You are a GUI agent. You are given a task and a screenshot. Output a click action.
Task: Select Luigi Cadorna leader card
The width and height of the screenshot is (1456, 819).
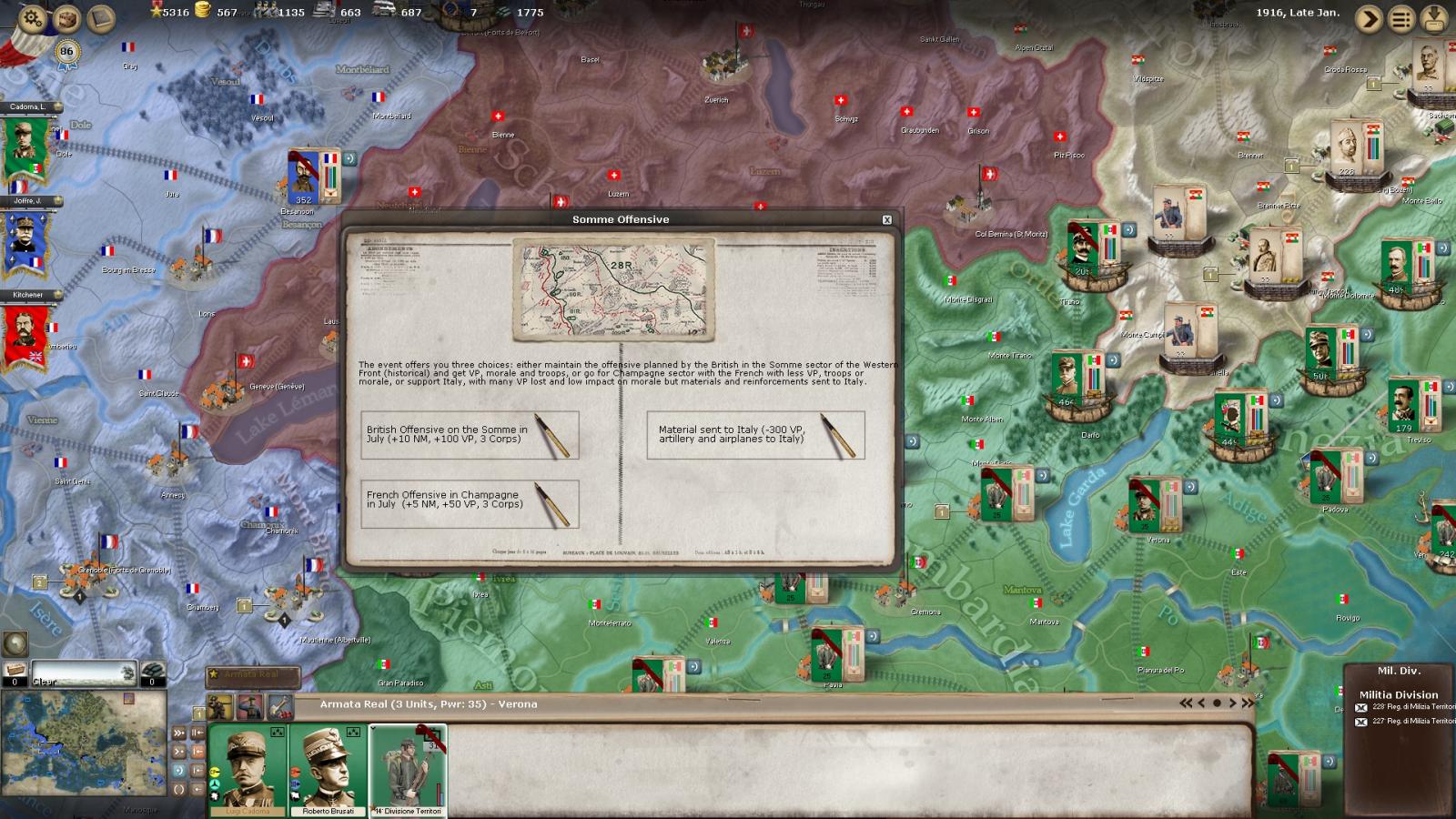(248, 770)
